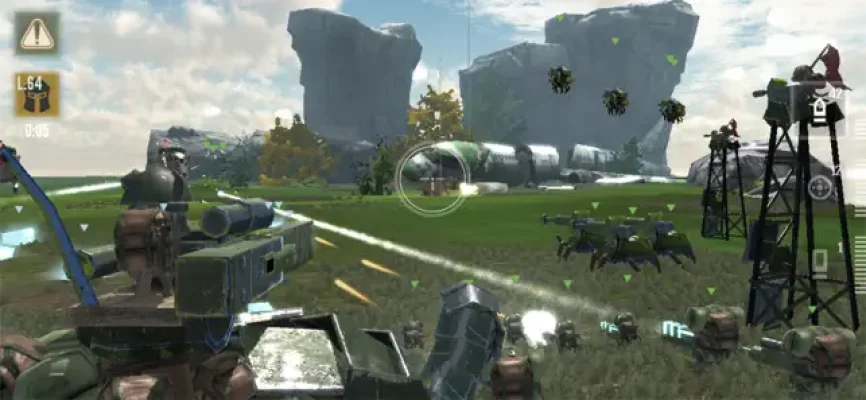Screen dimensions: 866x400
Task: Tap the warning triangle alert icon
Action: 37,33
